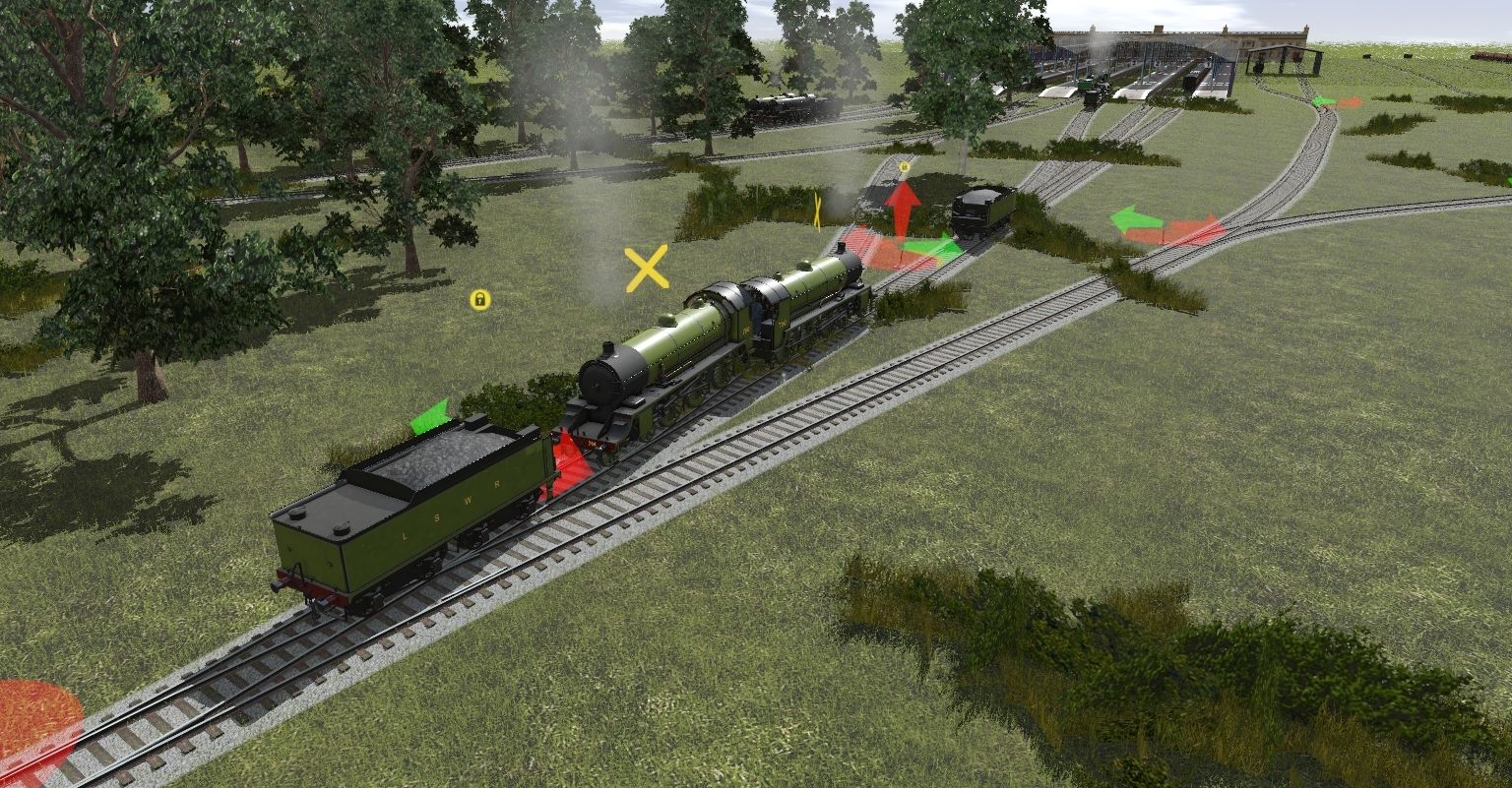
Task: Click the yellow circular trackmark icon on the track
Action: 904,167
